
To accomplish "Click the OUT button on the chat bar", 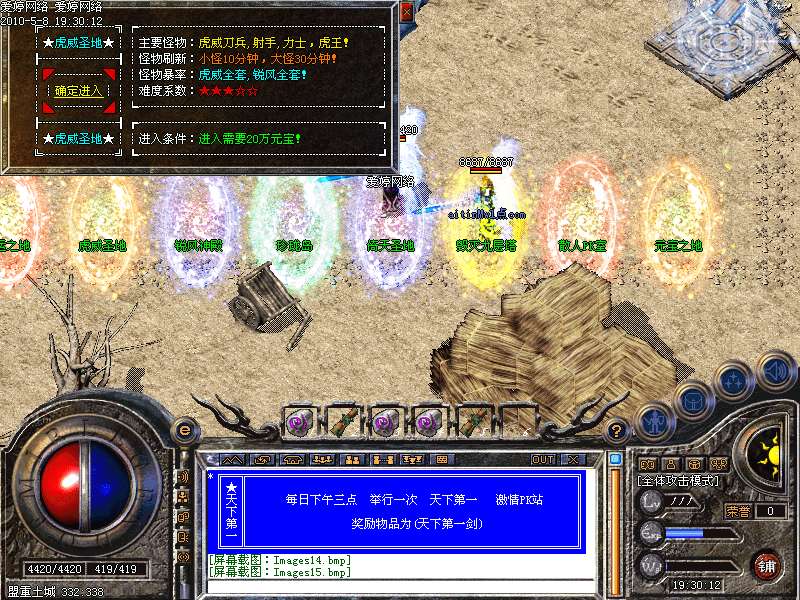I will tap(543, 460).
